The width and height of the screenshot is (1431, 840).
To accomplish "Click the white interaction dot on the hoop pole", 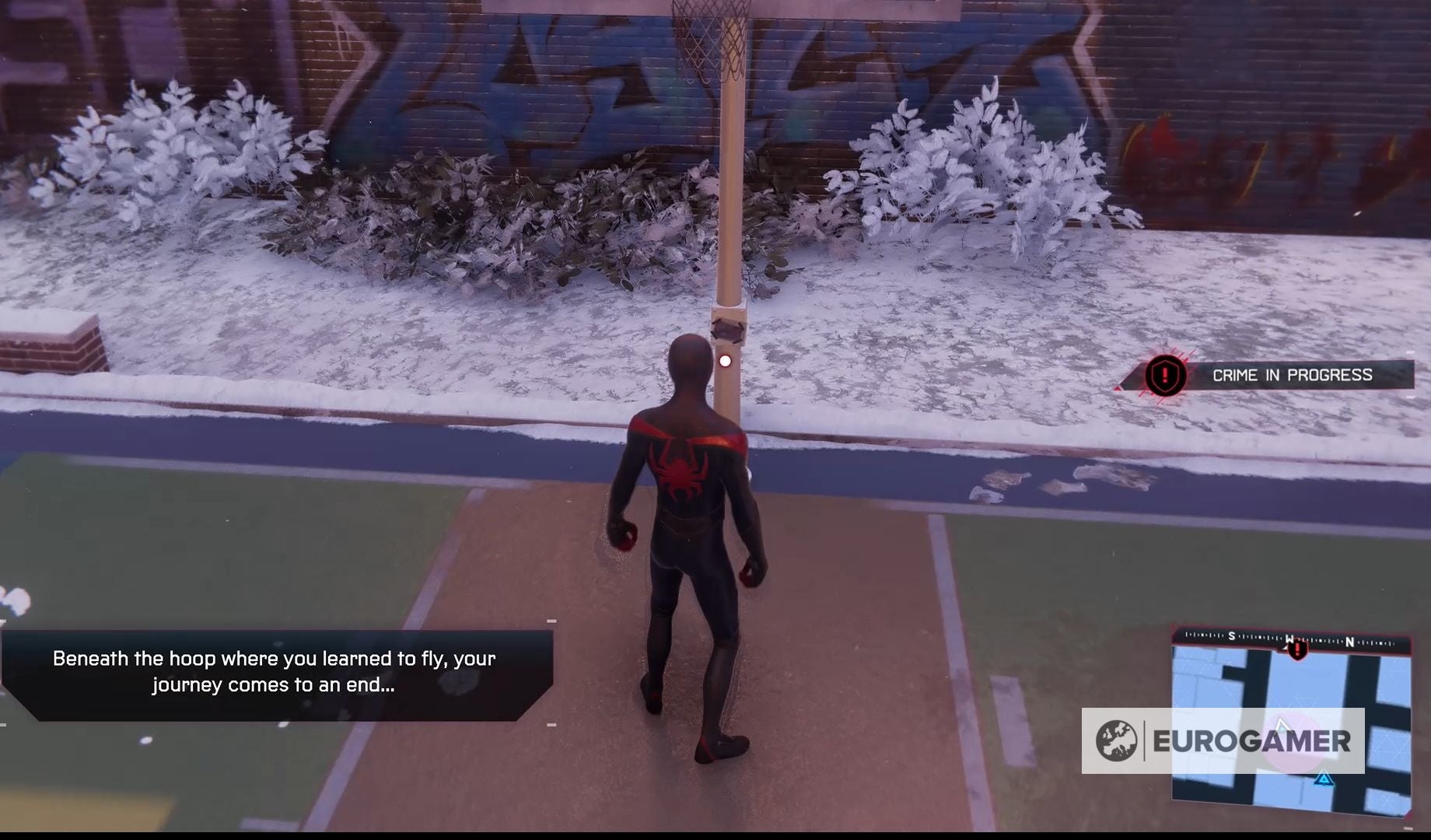I will (x=724, y=359).
